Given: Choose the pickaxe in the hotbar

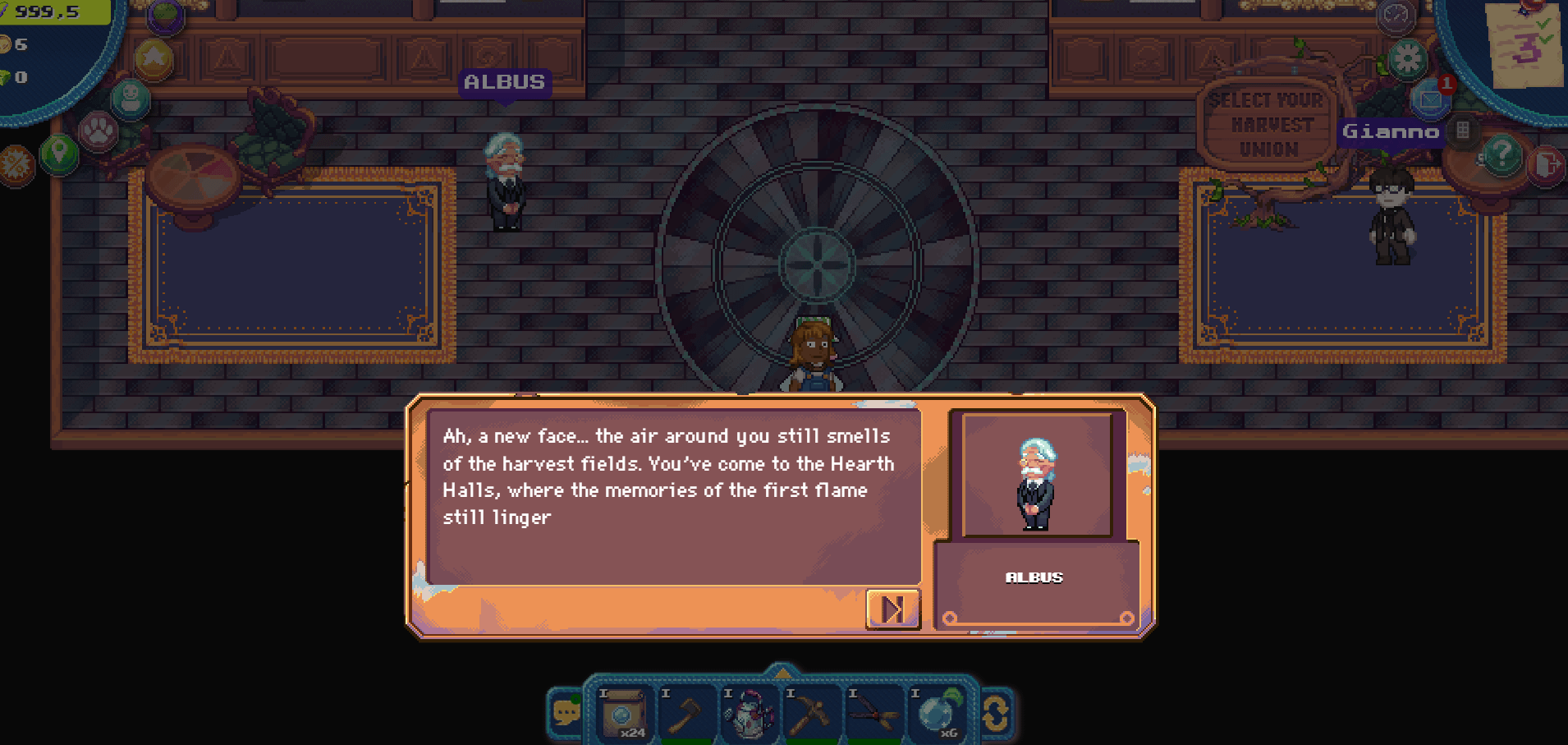Looking at the screenshot, I should pos(809,713).
